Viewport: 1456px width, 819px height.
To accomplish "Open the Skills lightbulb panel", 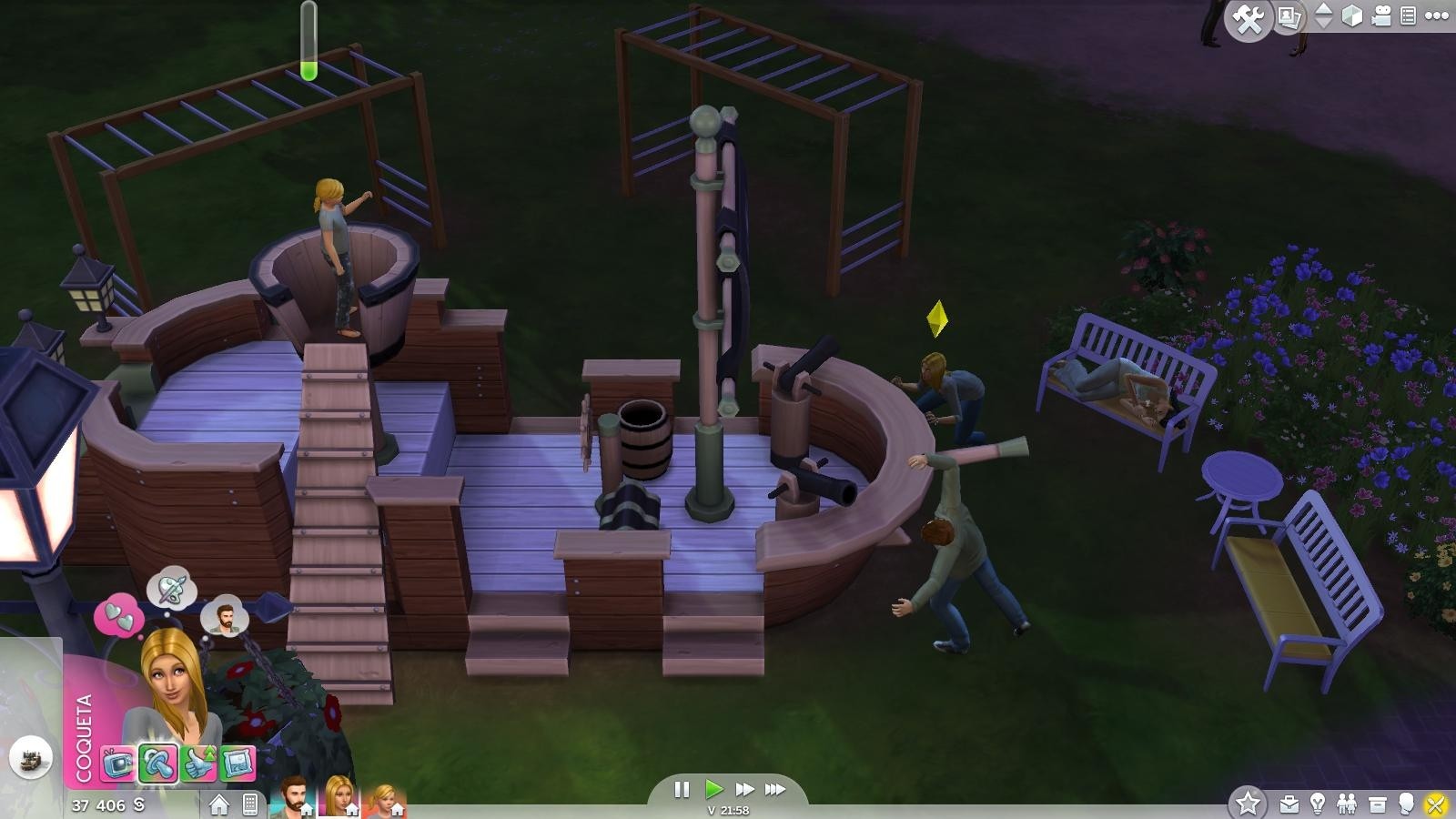I will tap(1317, 804).
